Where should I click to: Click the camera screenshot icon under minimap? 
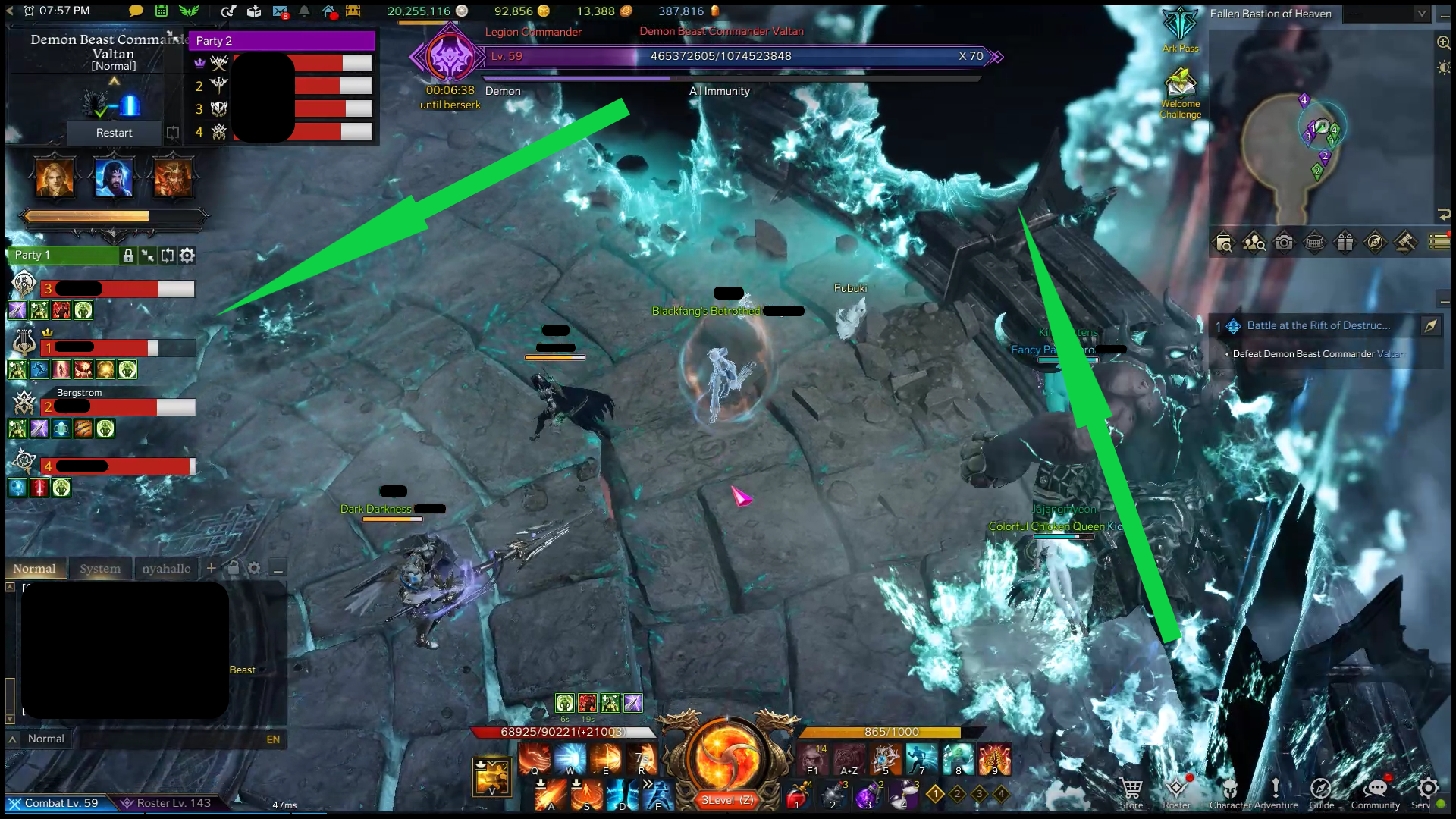[x=1284, y=243]
